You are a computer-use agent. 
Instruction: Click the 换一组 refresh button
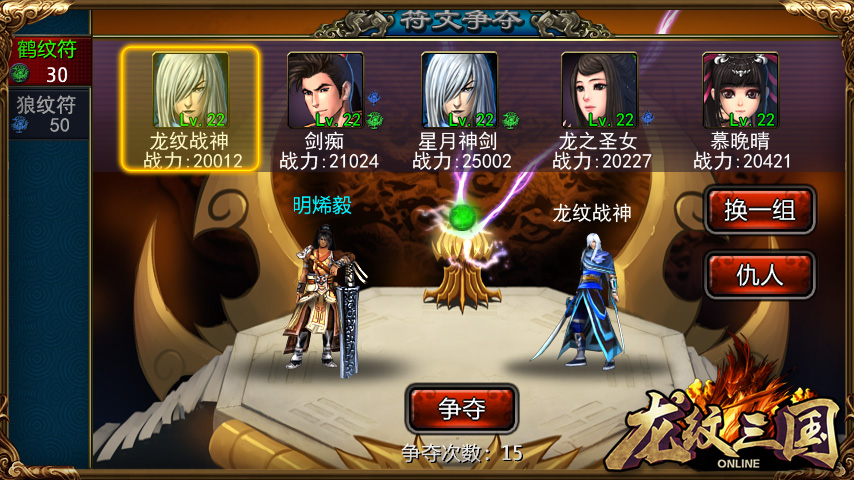coord(759,210)
